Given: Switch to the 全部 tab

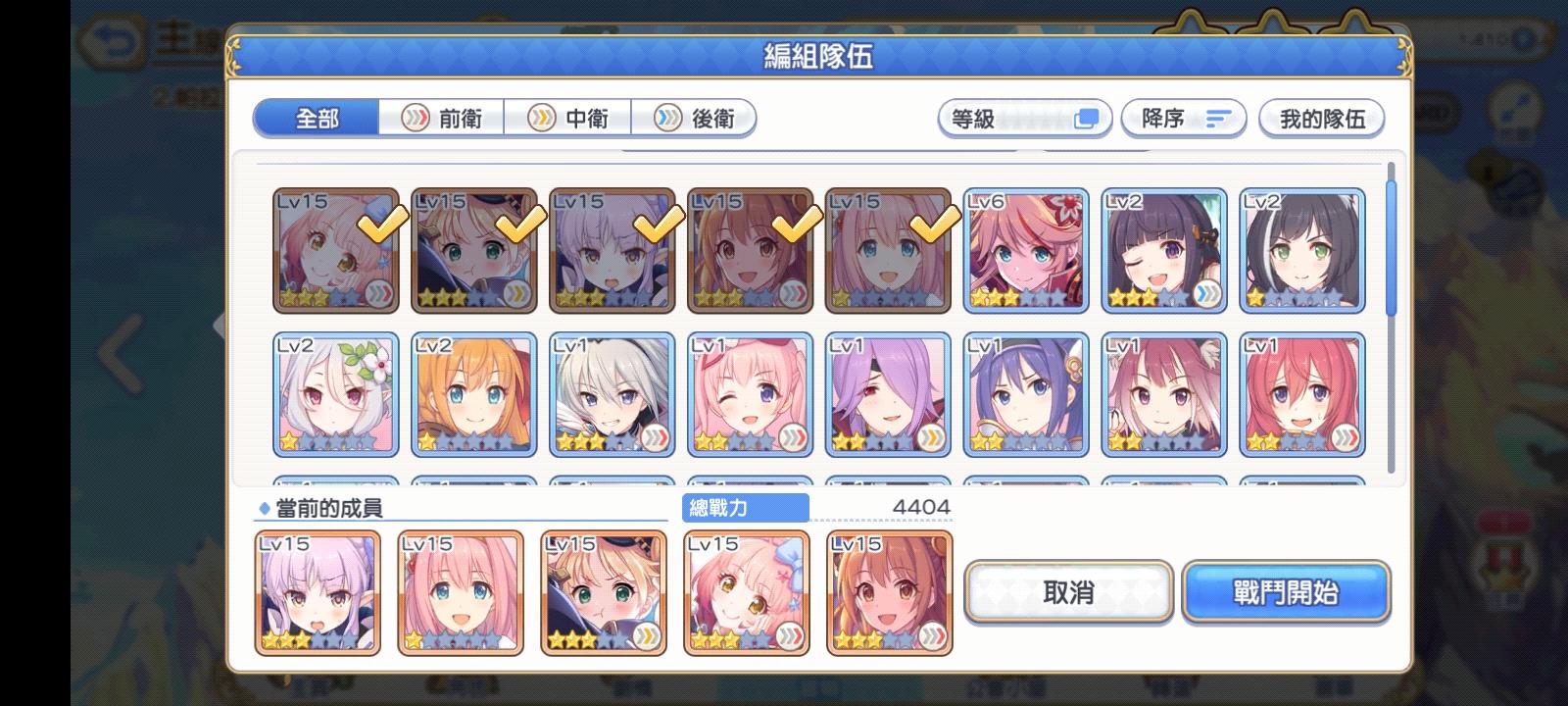Looking at the screenshot, I should point(317,117).
